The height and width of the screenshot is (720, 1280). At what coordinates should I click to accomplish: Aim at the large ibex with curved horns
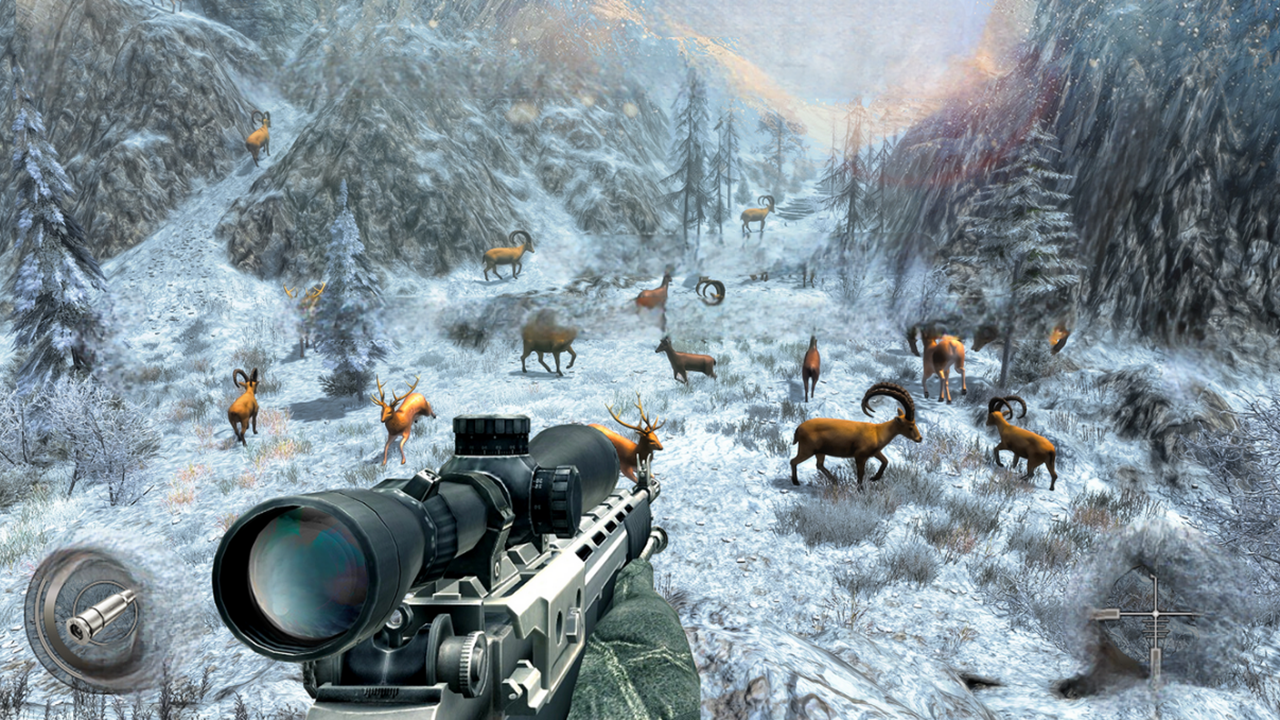point(855,440)
